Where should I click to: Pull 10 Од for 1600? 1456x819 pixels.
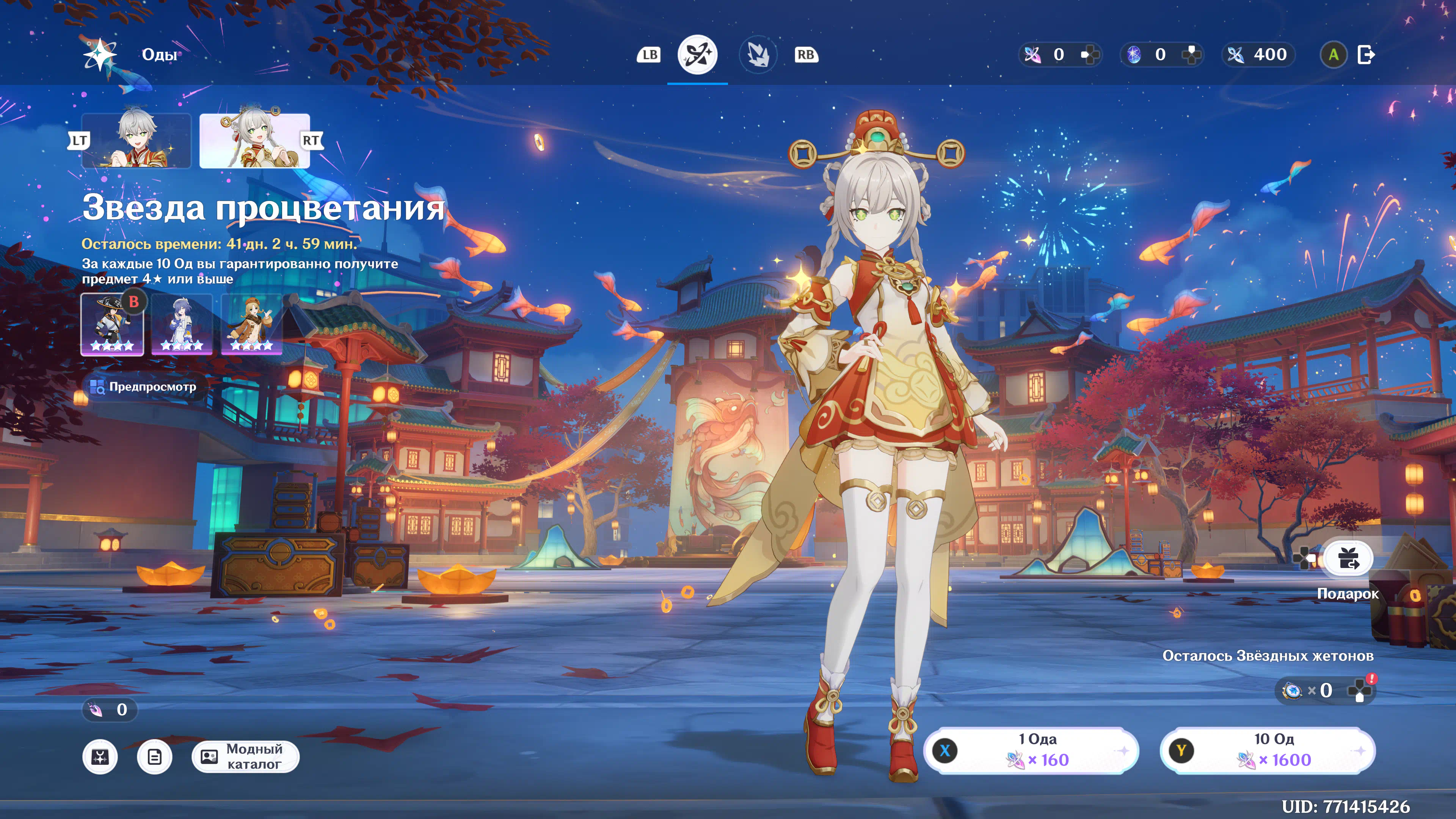click(1267, 751)
